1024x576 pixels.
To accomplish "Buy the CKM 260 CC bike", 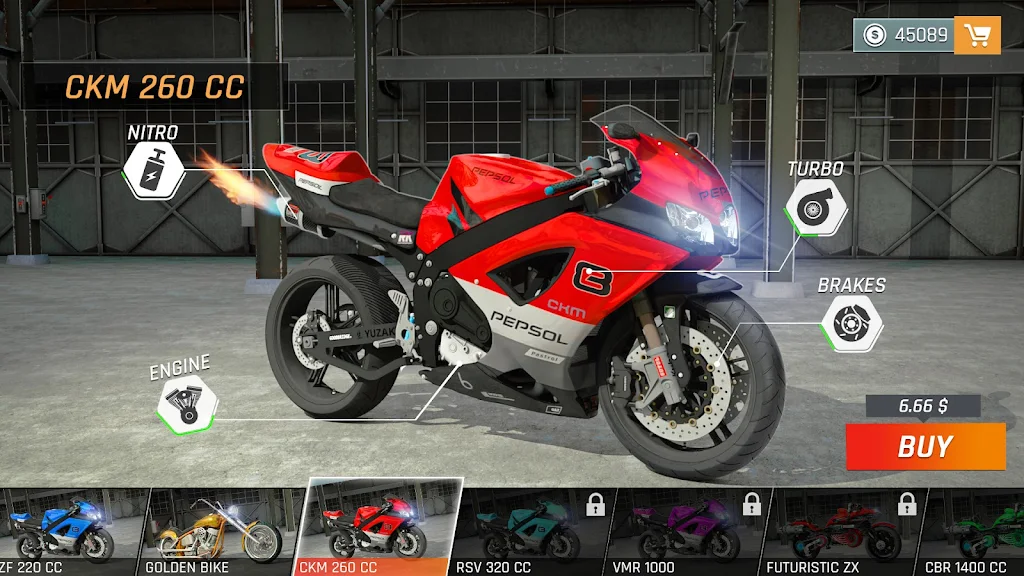I will click(925, 446).
